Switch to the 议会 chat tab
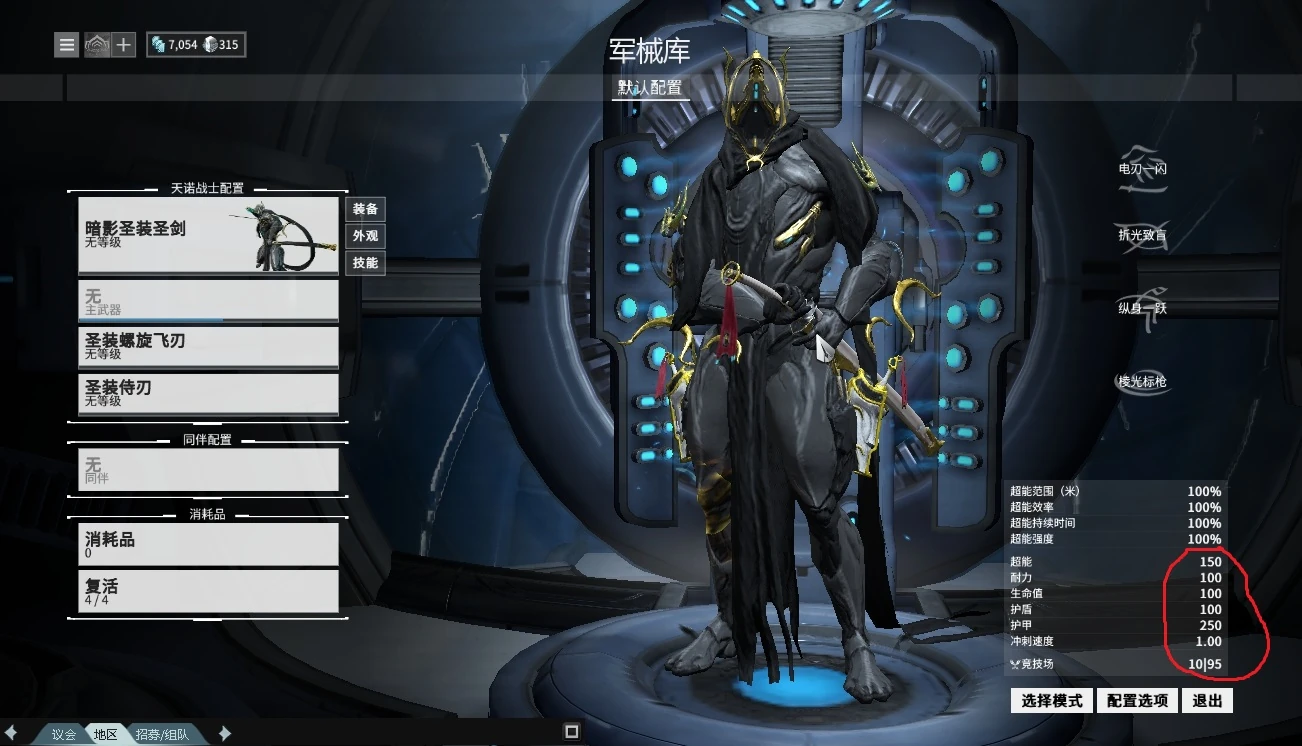This screenshot has width=1302, height=746. pyautogui.click(x=62, y=732)
